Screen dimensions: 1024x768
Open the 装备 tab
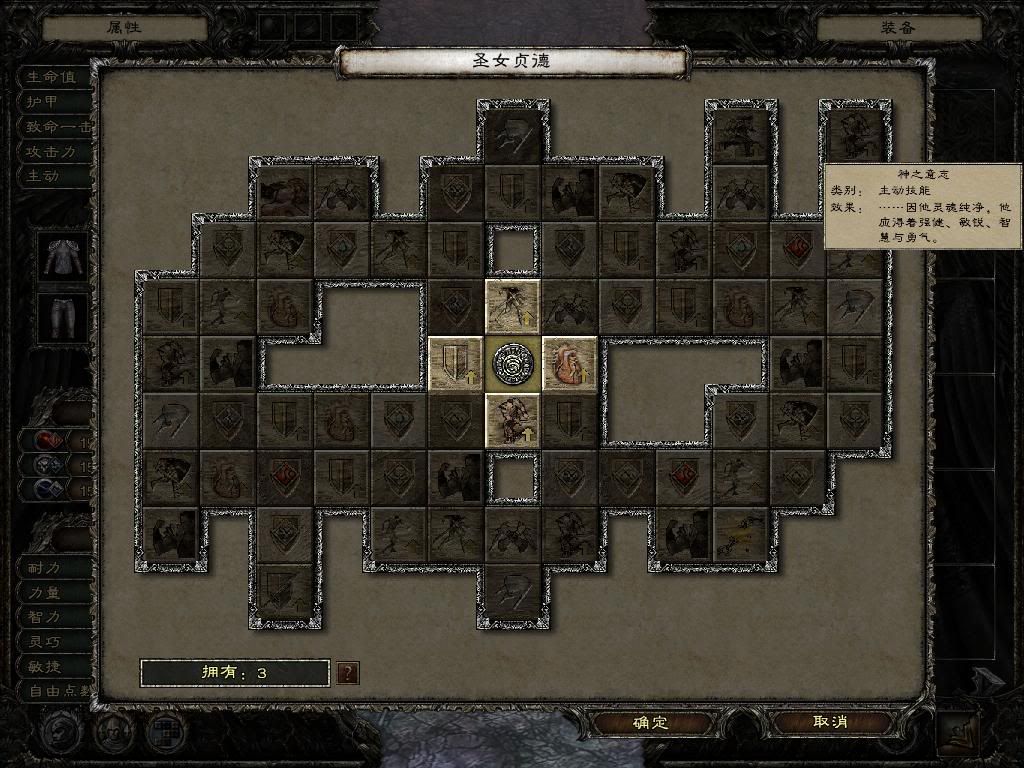898,27
